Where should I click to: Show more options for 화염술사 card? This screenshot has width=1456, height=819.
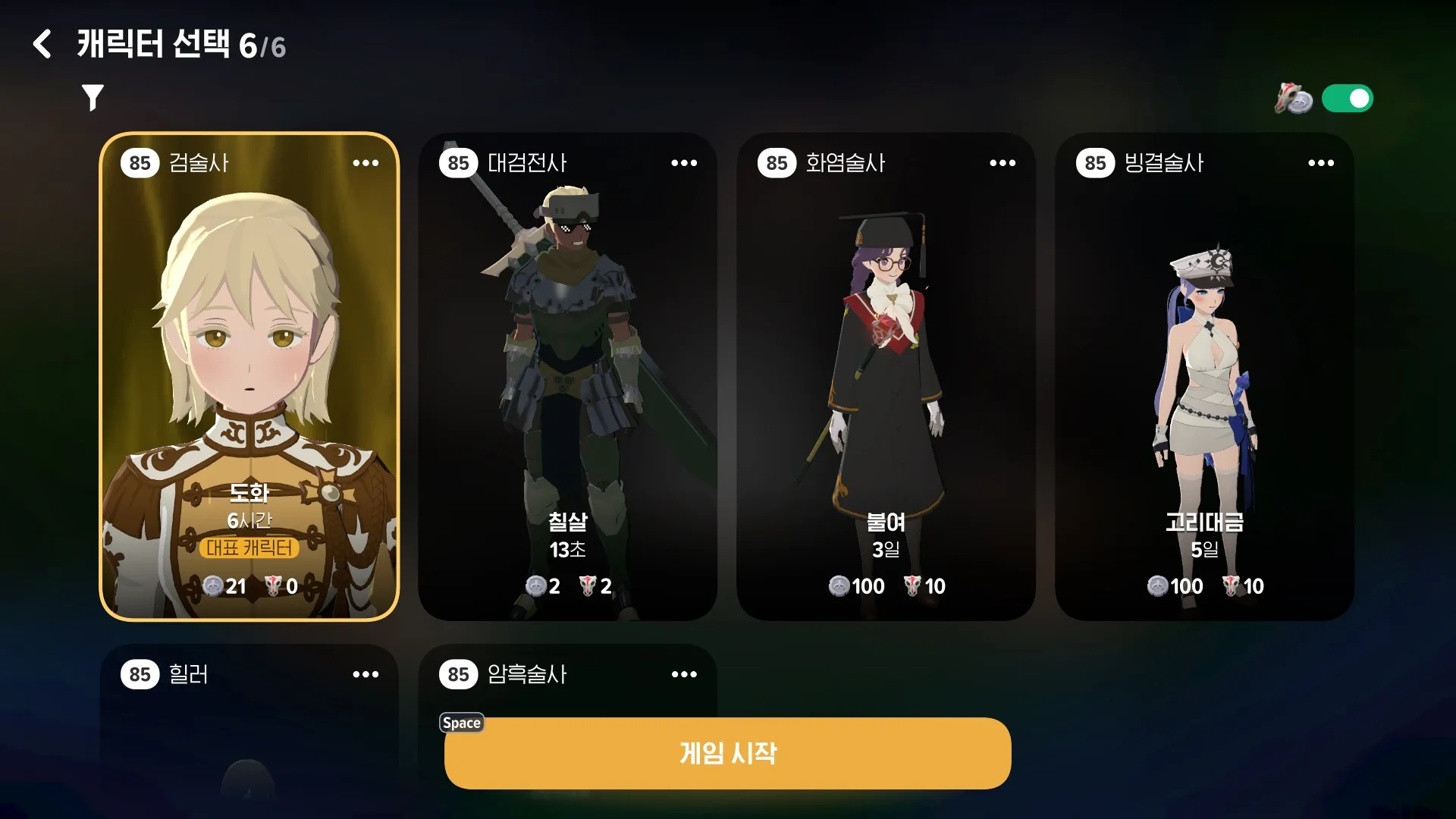point(1003,163)
